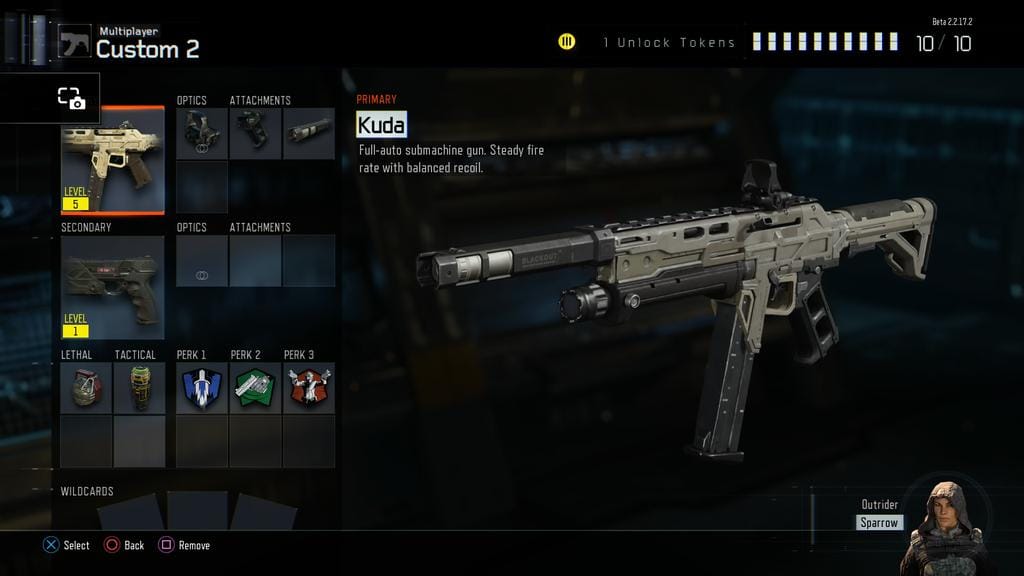Select the Perk 3 red icon slot
The width and height of the screenshot is (1024, 576).
coord(309,388)
